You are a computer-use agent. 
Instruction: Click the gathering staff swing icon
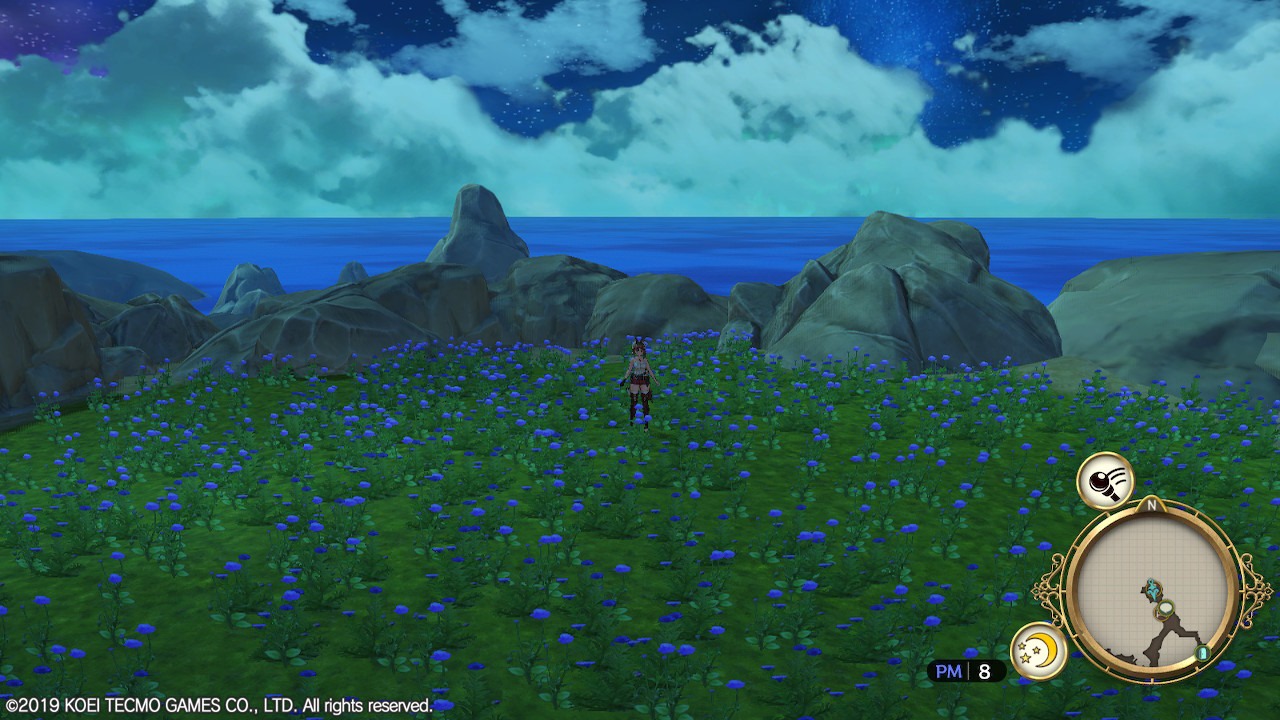(1105, 481)
